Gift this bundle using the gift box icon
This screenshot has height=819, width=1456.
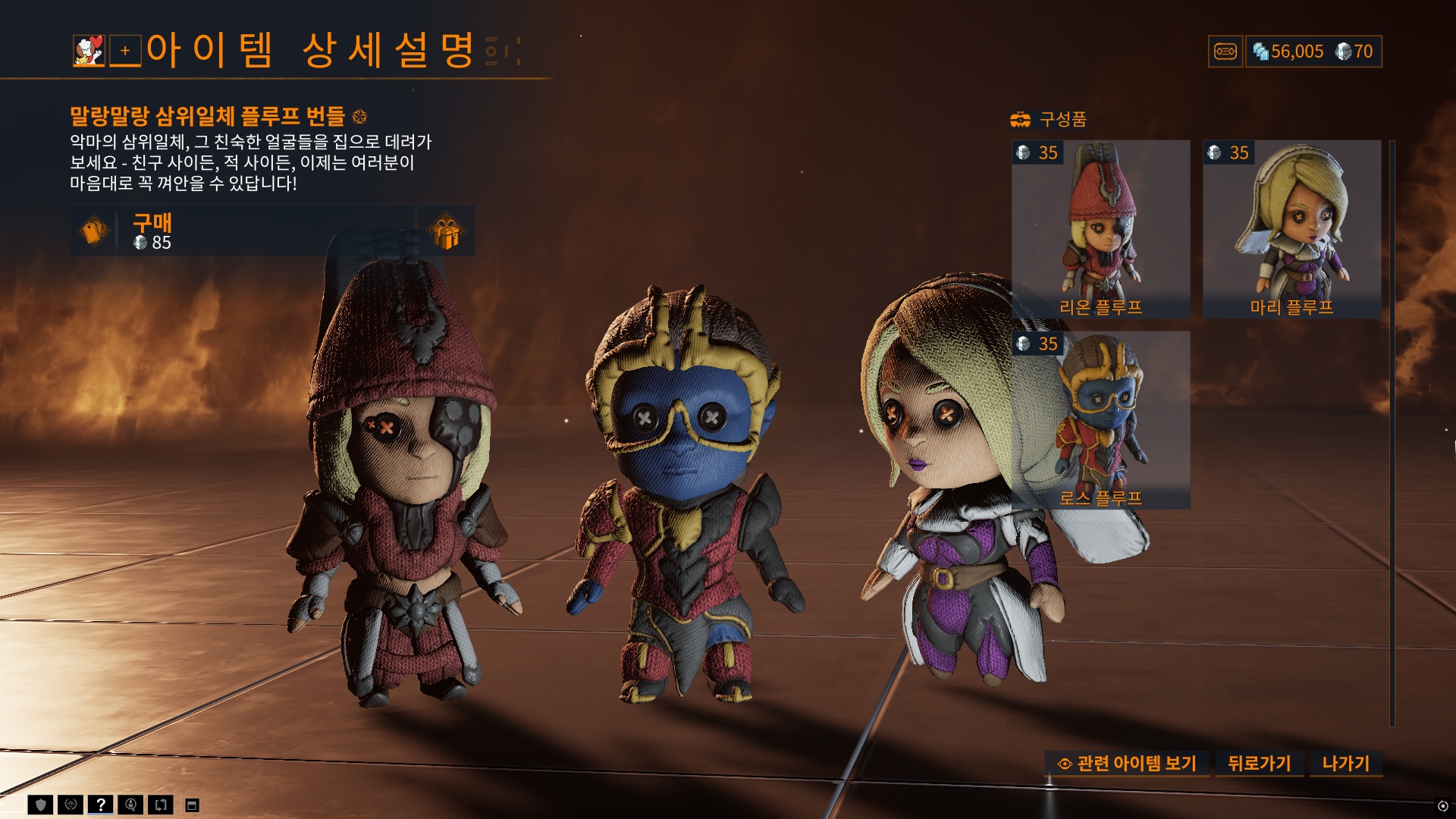pos(447,231)
